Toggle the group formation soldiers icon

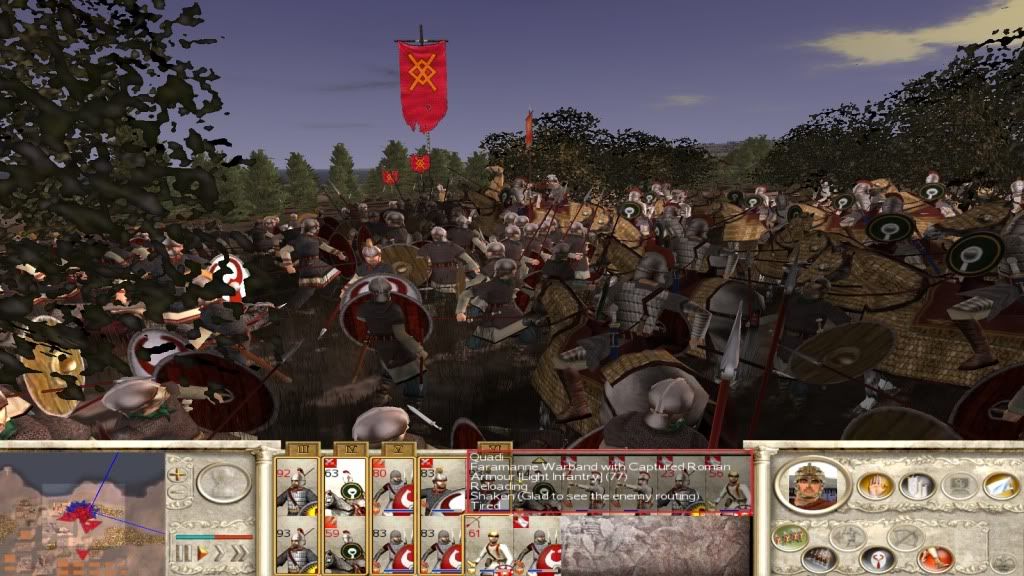[790, 536]
